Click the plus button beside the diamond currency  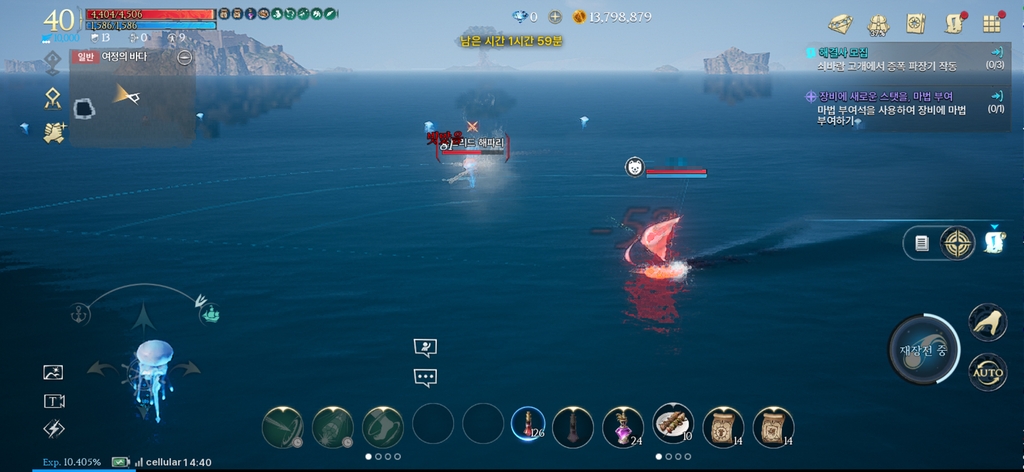tap(555, 16)
